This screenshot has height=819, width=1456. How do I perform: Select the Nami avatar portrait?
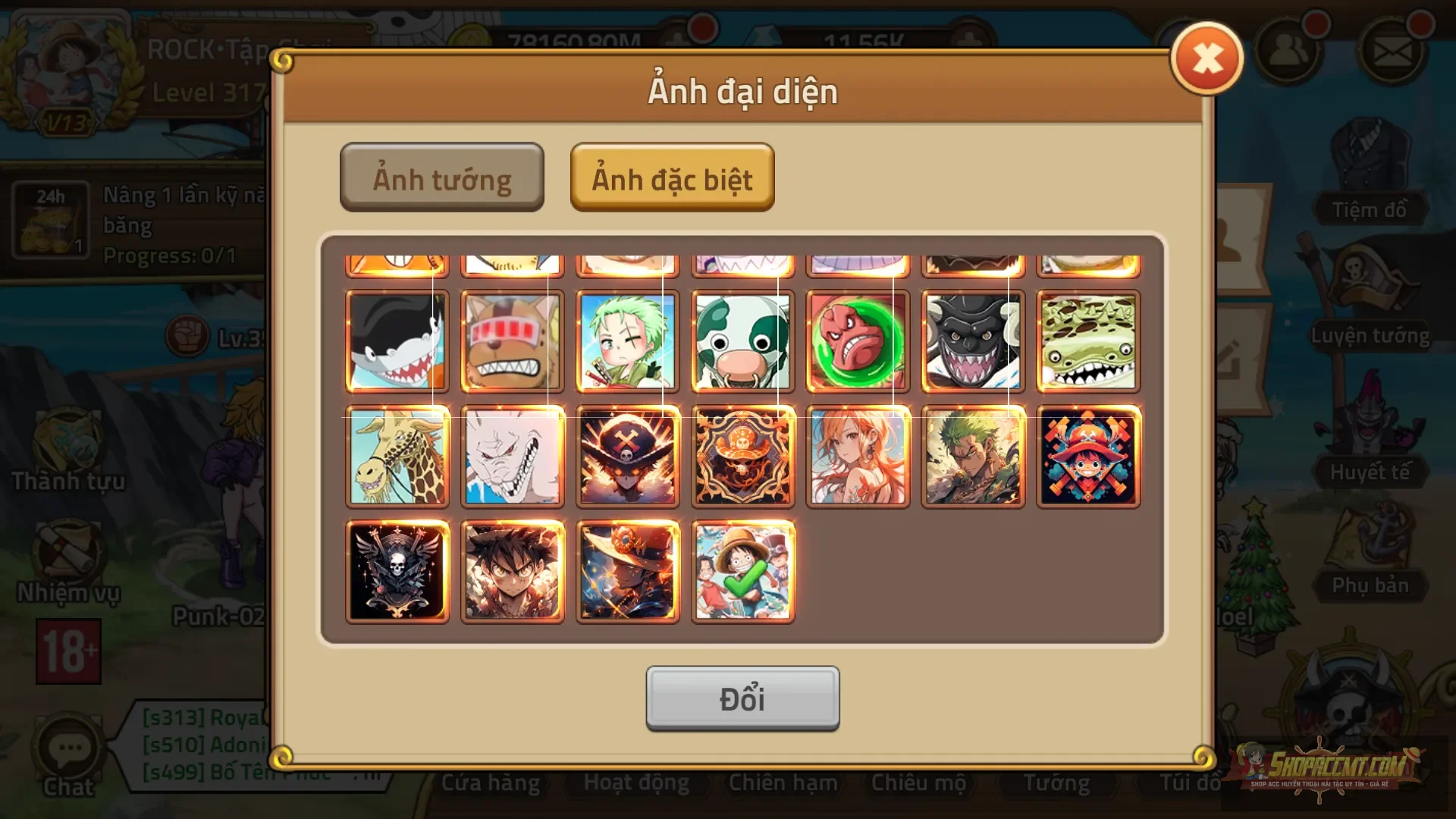858,457
